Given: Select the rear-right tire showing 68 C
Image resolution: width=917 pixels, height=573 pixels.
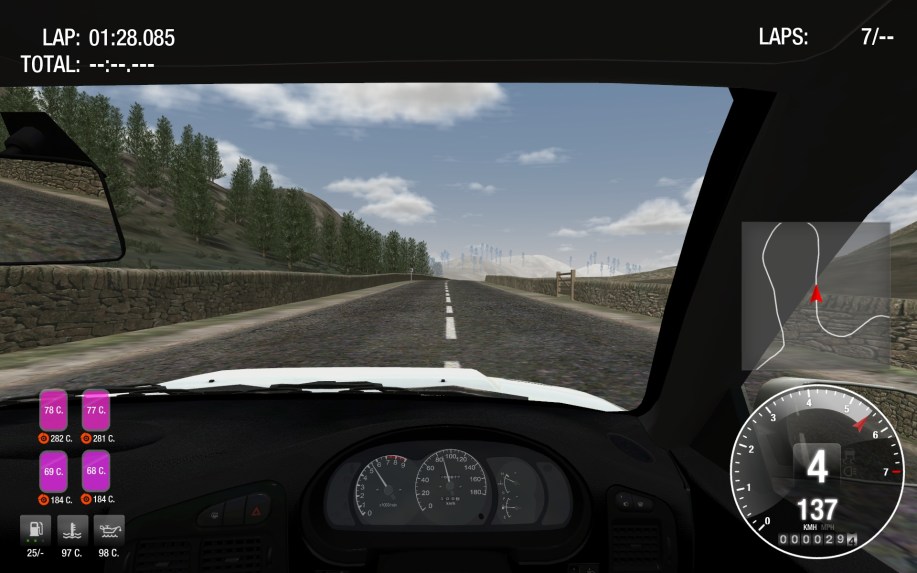Looking at the screenshot, I should (x=96, y=470).
